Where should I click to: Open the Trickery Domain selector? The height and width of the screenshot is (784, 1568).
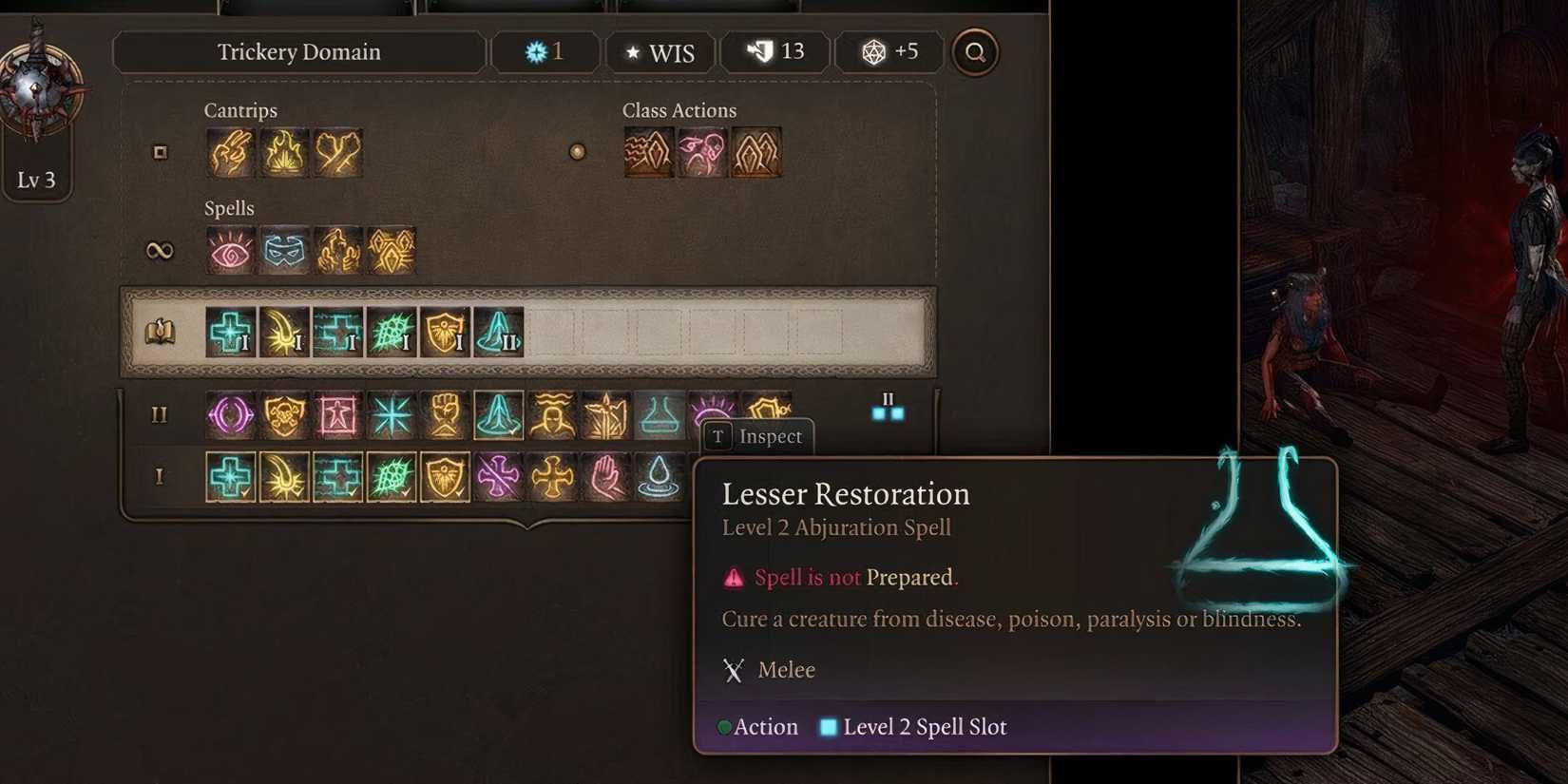pyautogui.click(x=298, y=52)
